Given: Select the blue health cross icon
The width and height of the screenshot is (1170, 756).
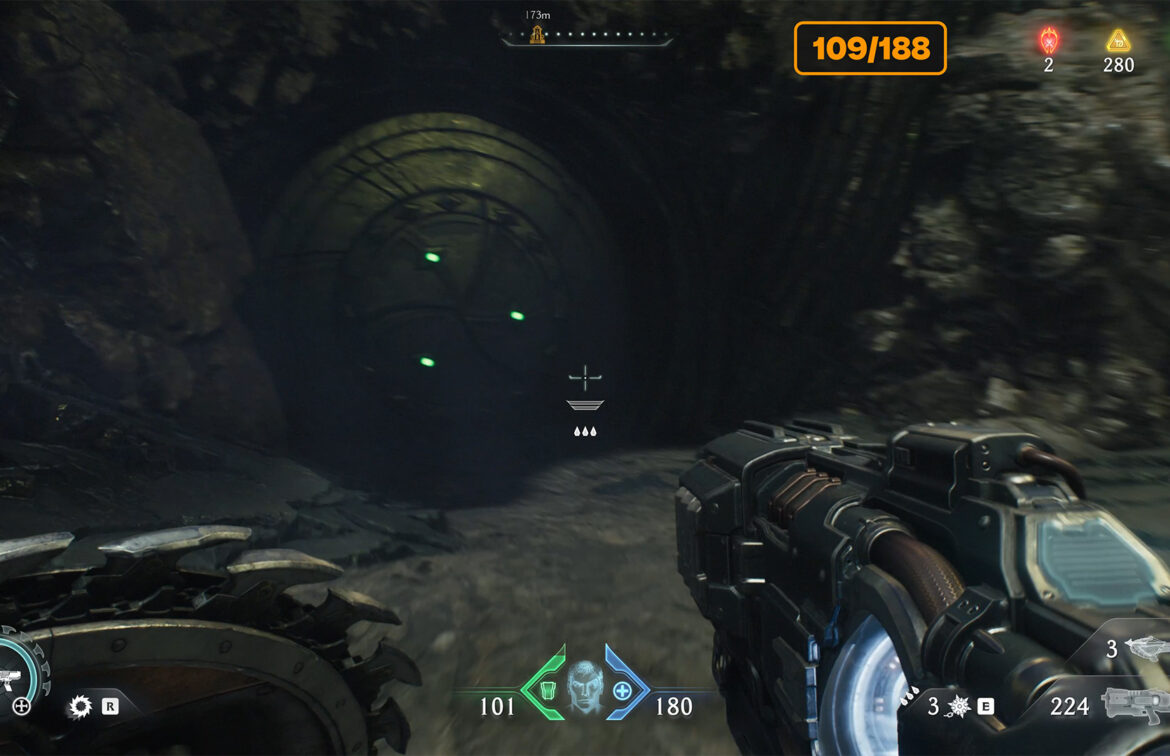Looking at the screenshot, I should point(622,690).
